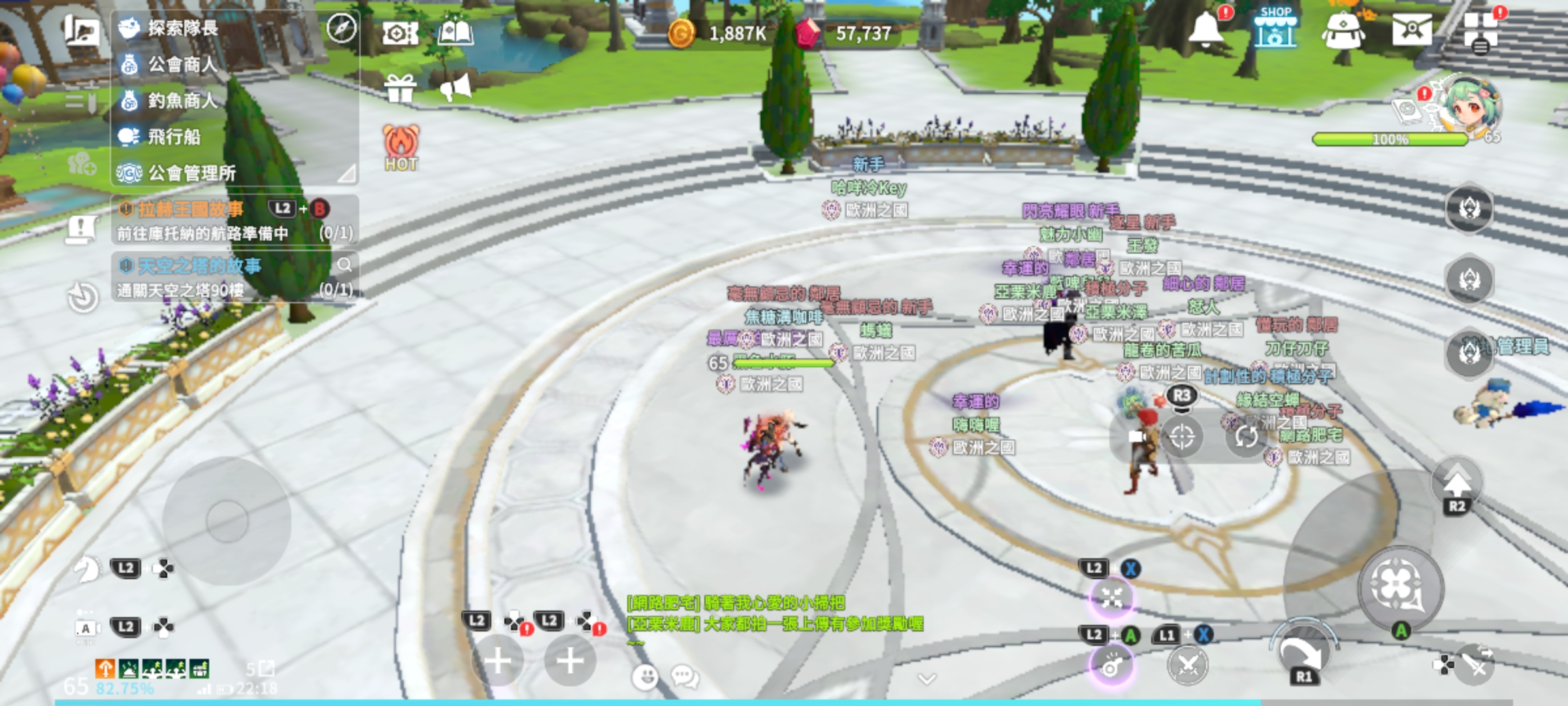Tap the emoji smiley button
This screenshot has height=706, width=1568.
(x=645, y=677)
